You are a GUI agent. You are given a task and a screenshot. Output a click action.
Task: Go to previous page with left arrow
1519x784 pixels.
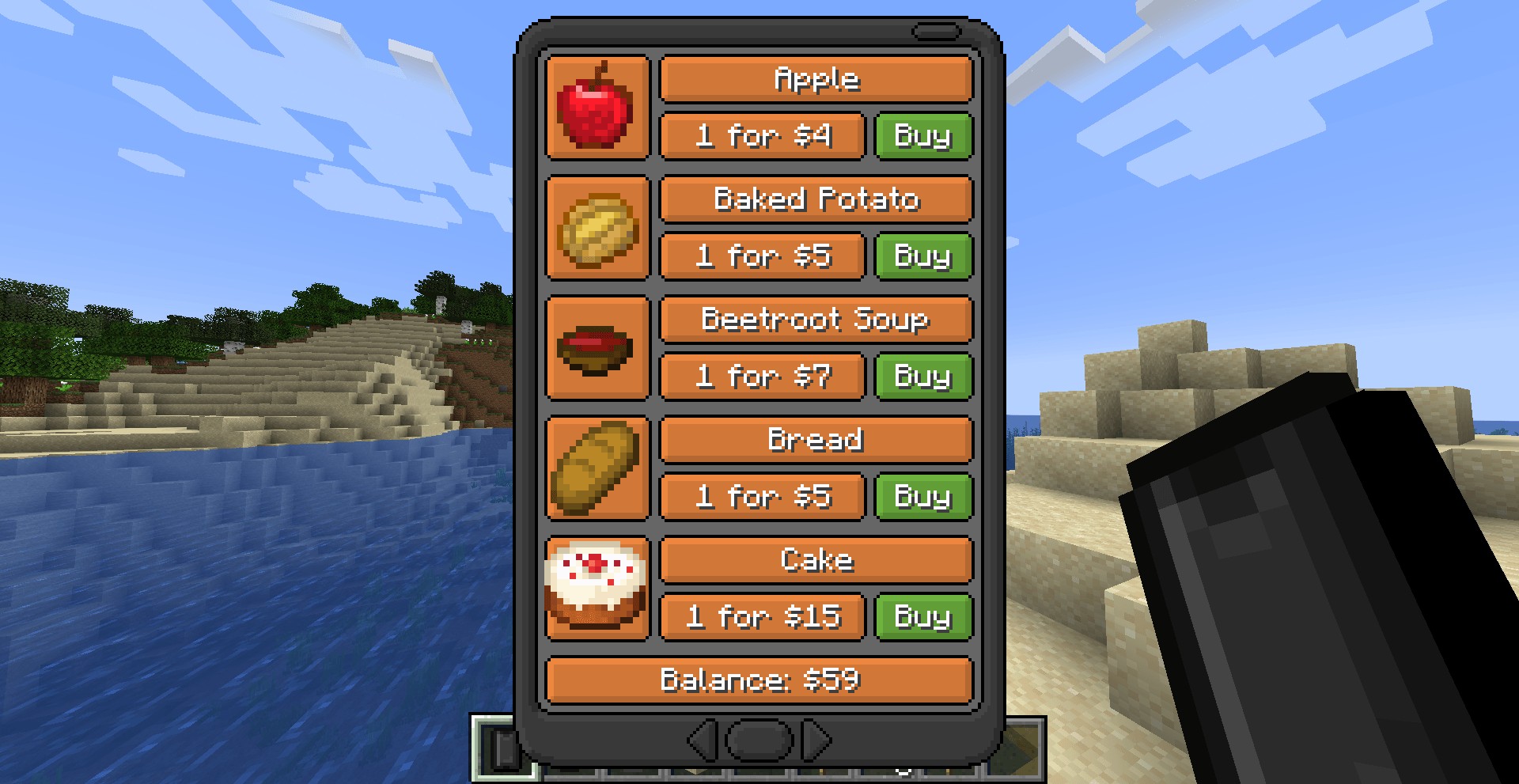[703, 740]
